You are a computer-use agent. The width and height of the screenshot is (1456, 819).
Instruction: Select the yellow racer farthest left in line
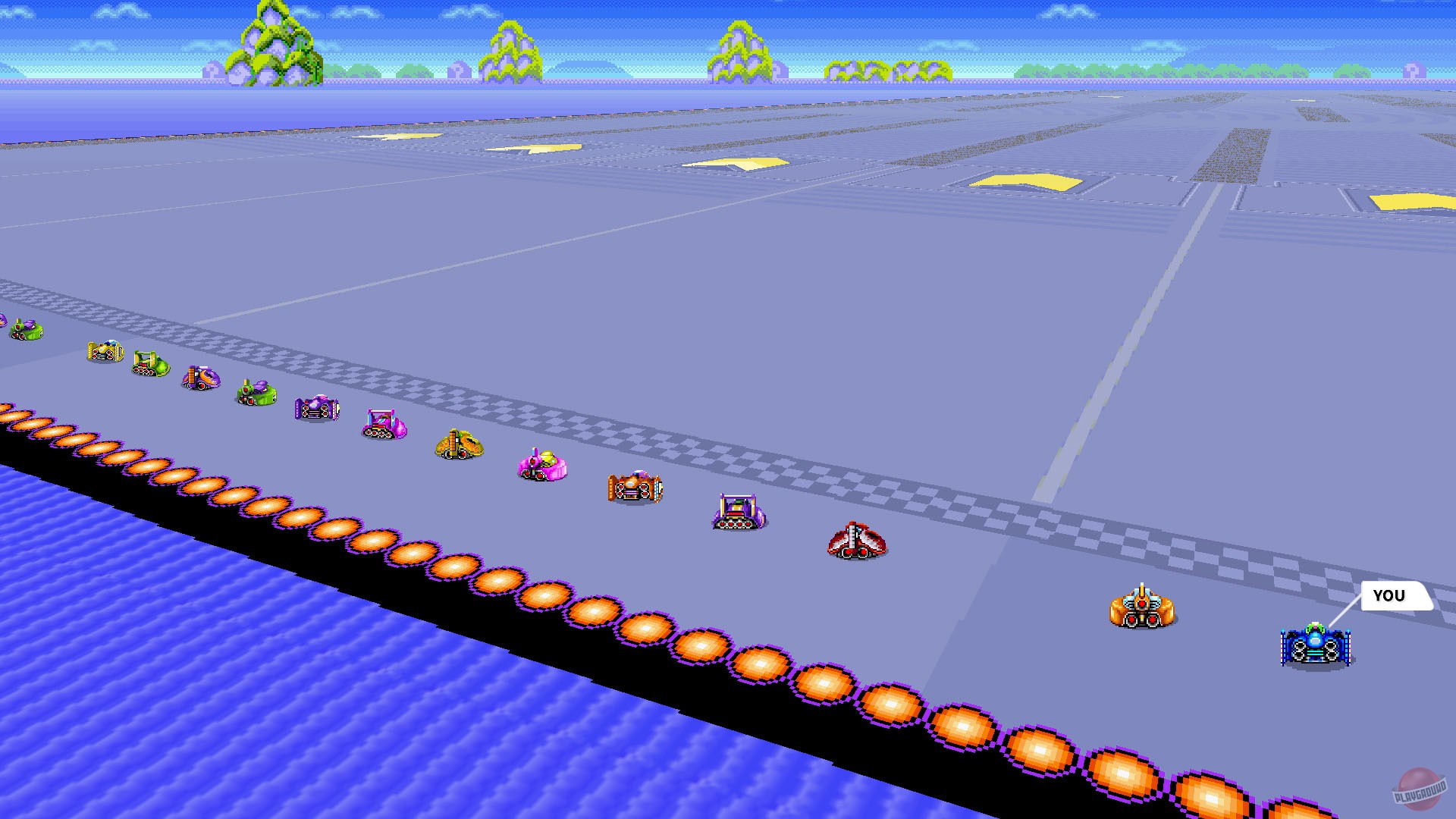(x=106, y=353)
